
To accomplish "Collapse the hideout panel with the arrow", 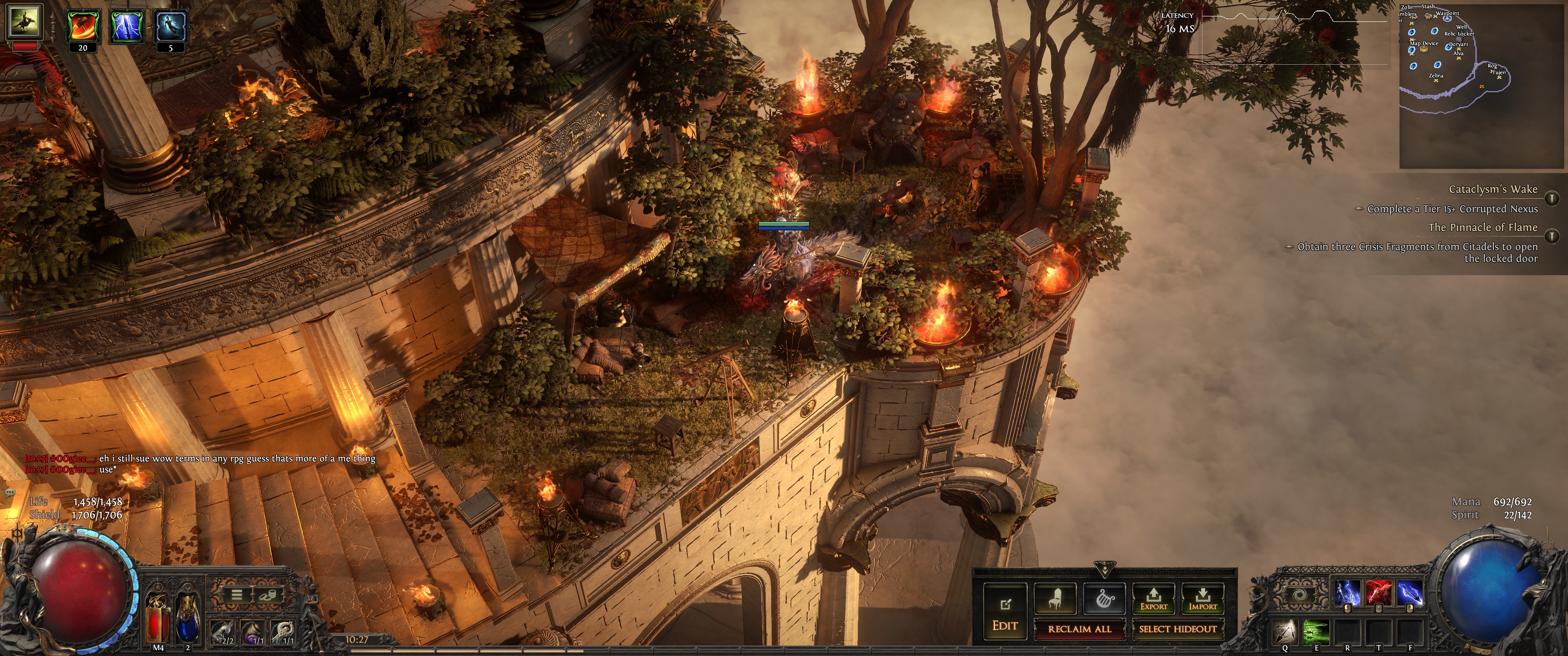I will 1104,569.
